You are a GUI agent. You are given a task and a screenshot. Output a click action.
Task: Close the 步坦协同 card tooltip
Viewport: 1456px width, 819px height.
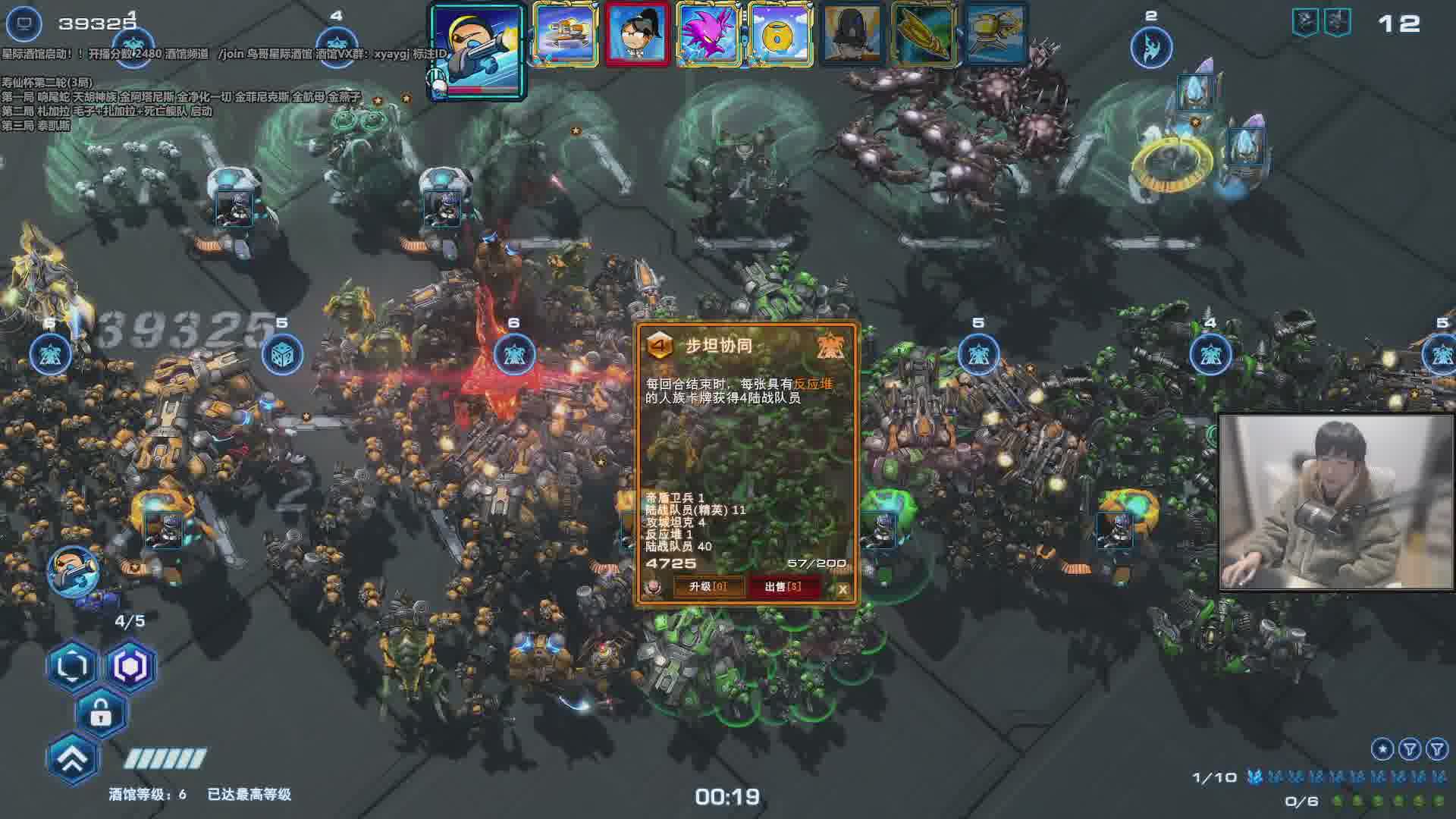coord(843,589)
